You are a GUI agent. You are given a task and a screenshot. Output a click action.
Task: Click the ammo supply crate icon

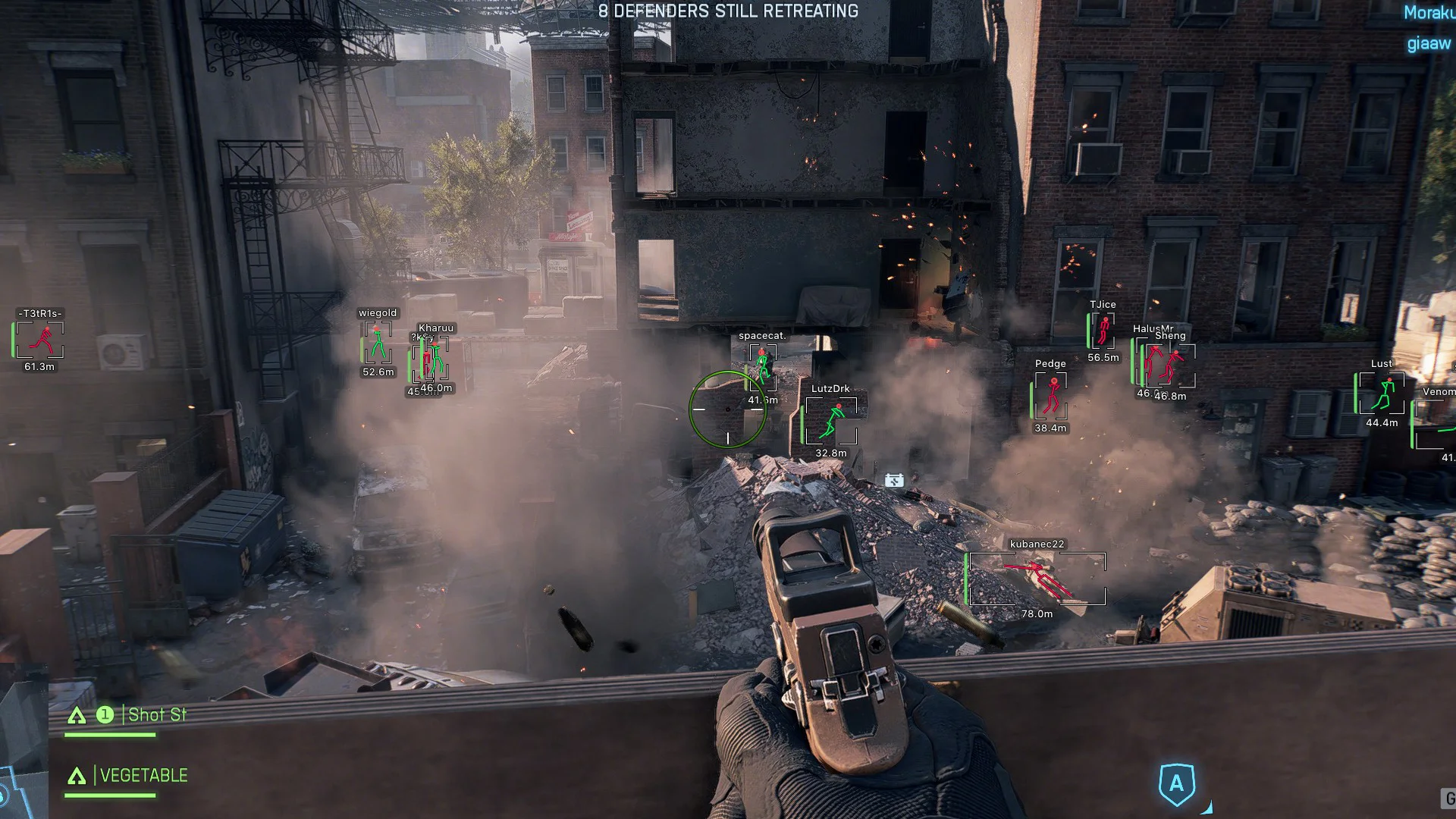(894, 480)
